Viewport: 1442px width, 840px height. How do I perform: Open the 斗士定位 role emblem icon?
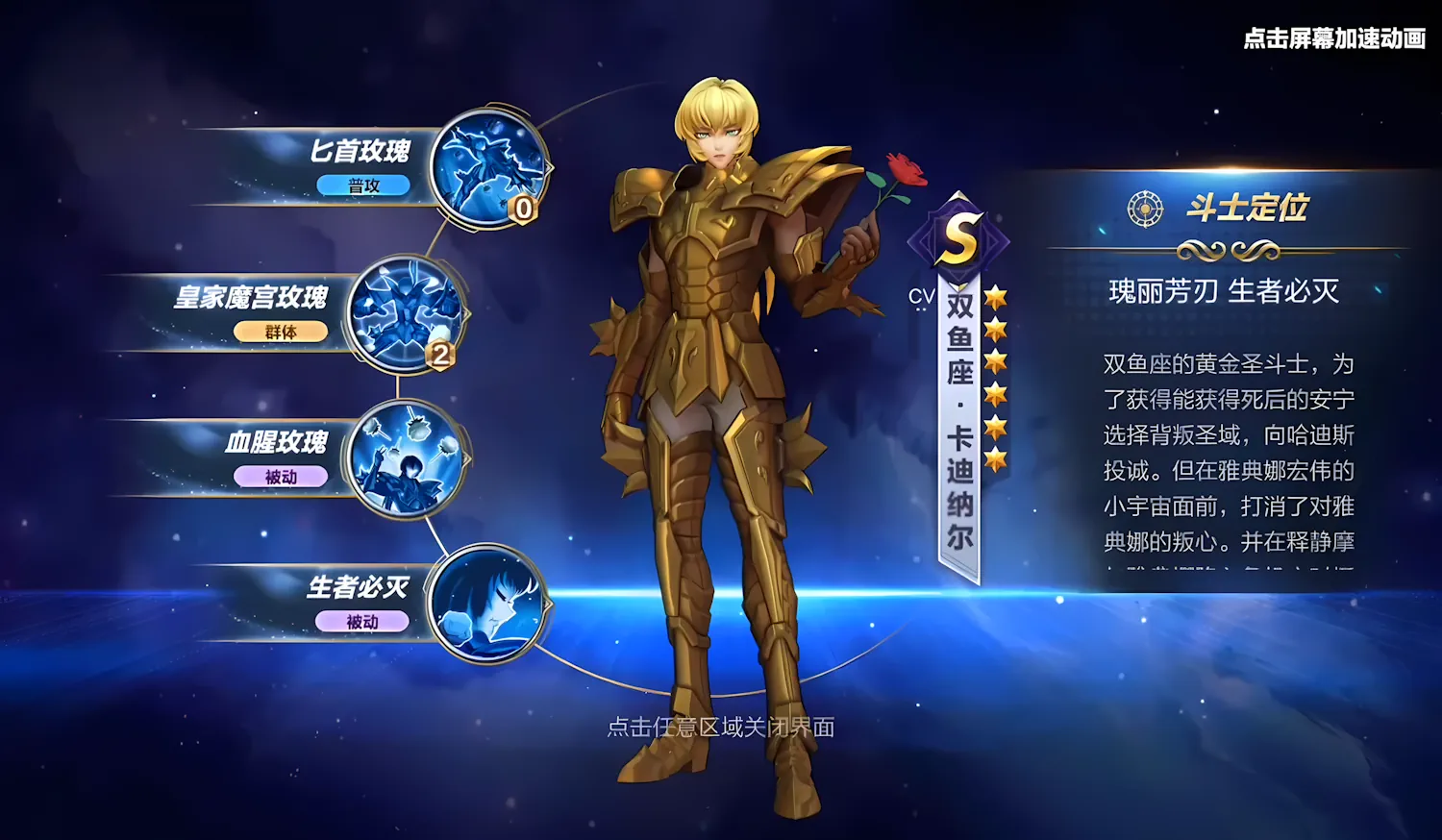click(1145, 209)
